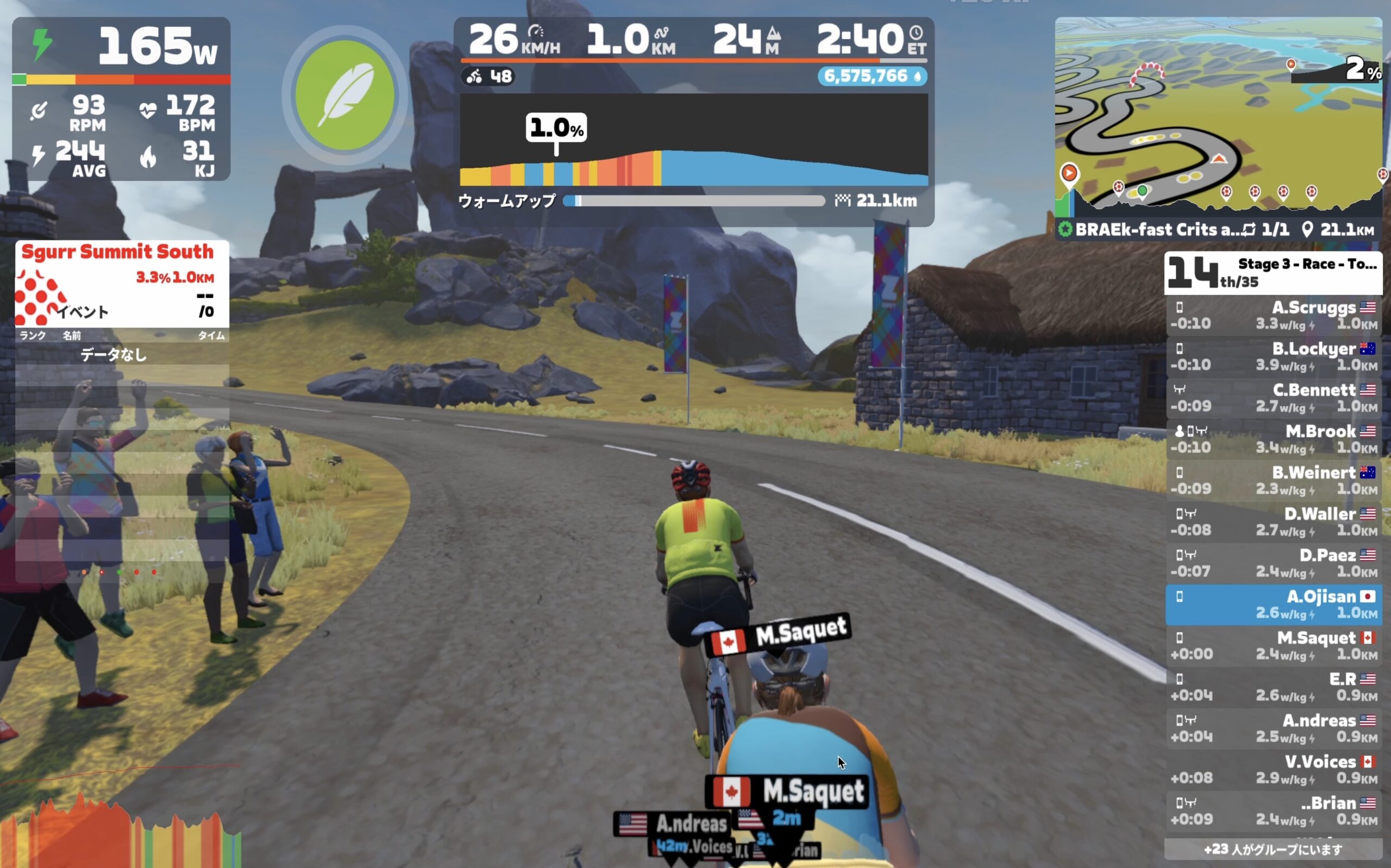This screenshot has width=1391, height=868.
Task: Click B.Weinert in the rider list
Action: click(1273, 481)
